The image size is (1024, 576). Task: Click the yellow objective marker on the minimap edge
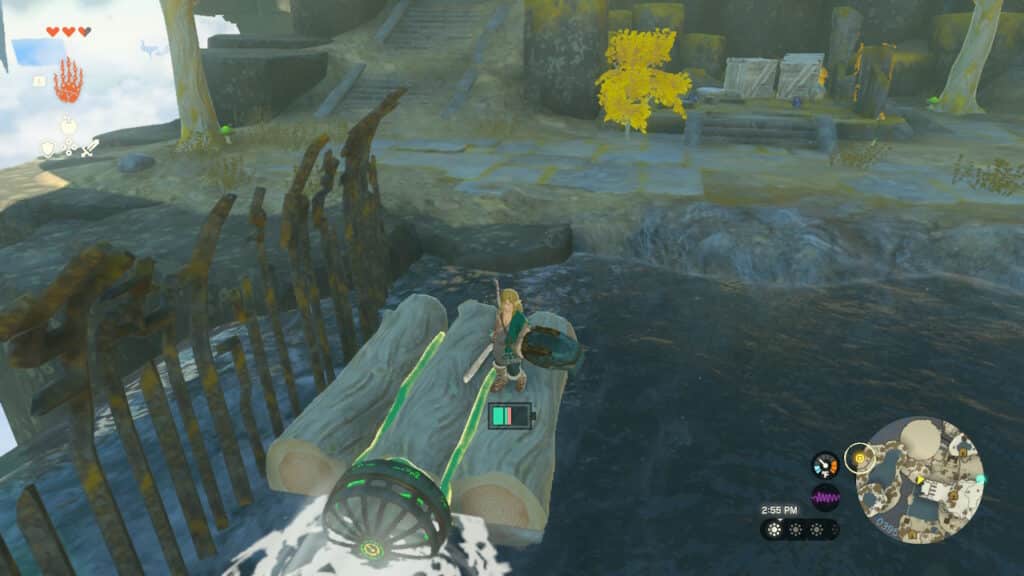point(857,459)
